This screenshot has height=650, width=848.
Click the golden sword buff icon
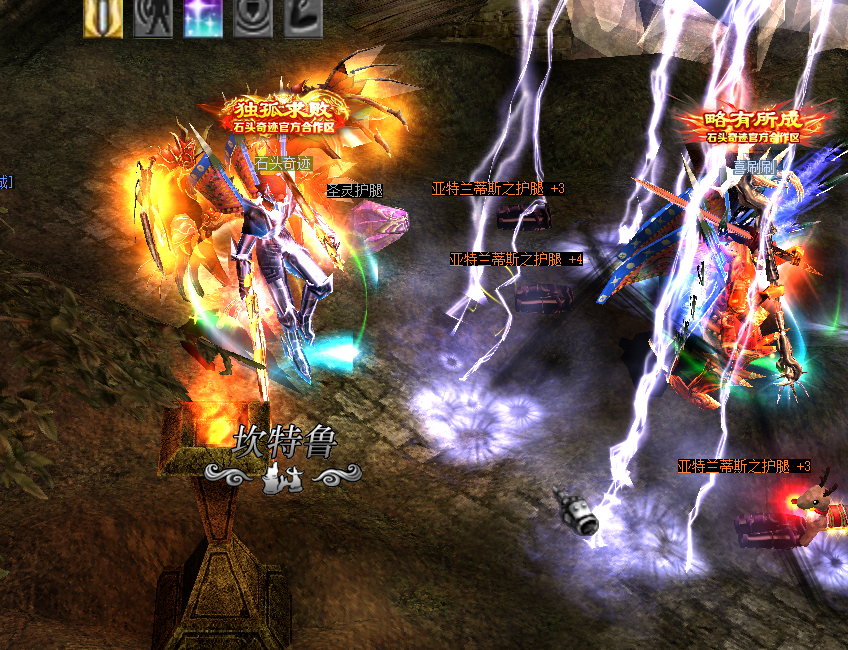[x=103, y=18]
